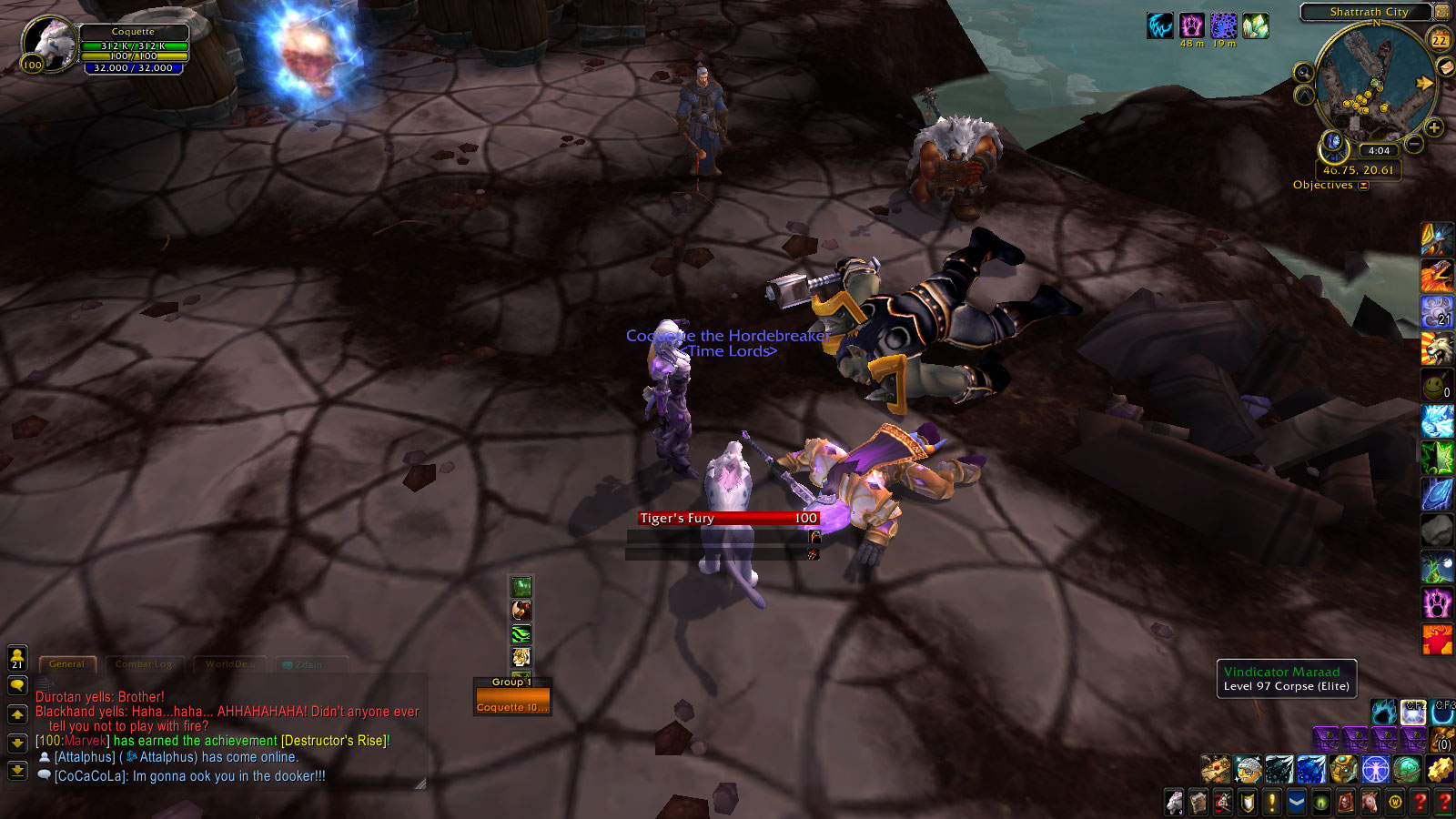
Task: Open the world map button beside Shattrath City
Action: [1442, 12]
